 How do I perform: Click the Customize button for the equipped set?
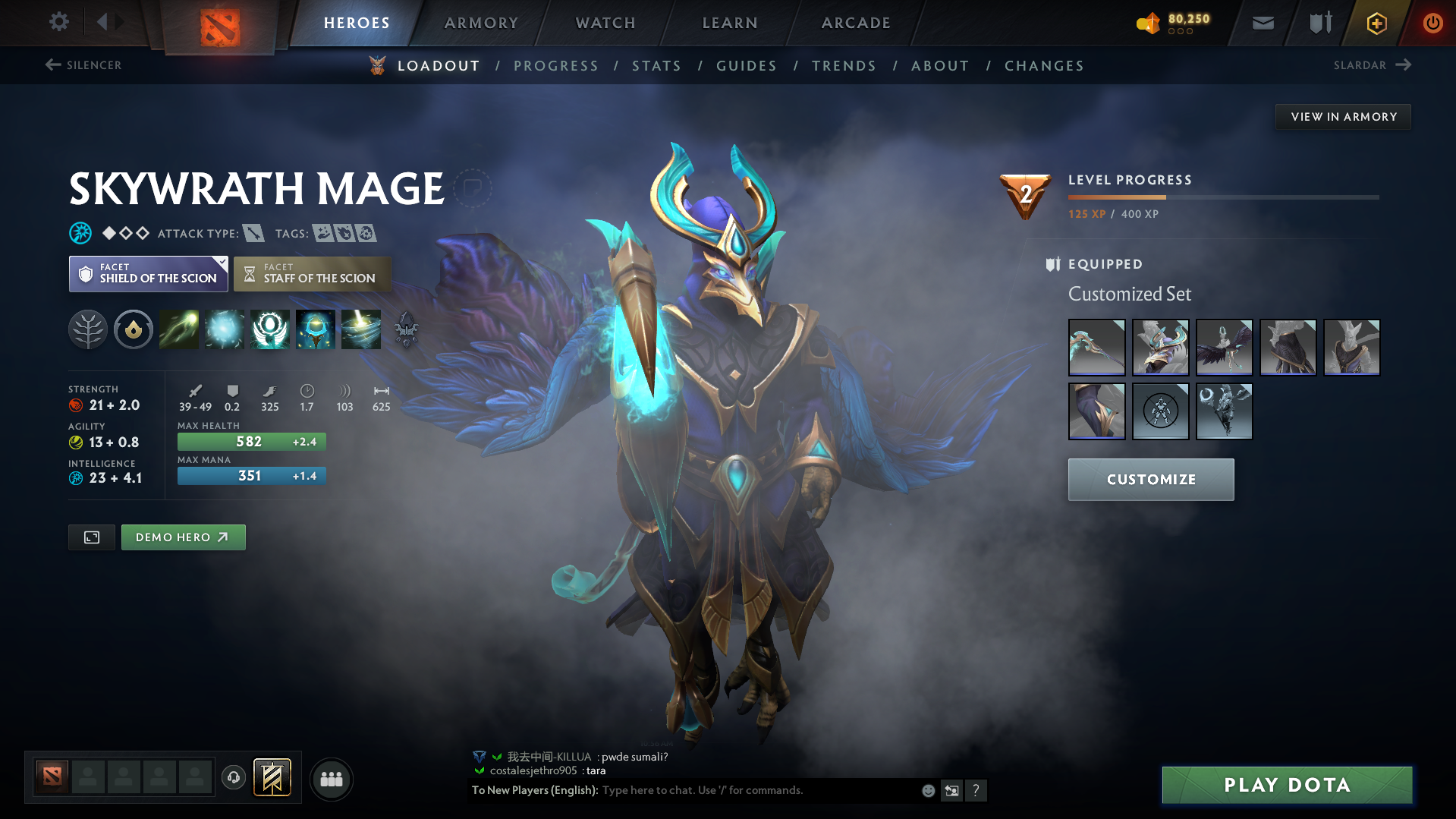pos(1150,479)
